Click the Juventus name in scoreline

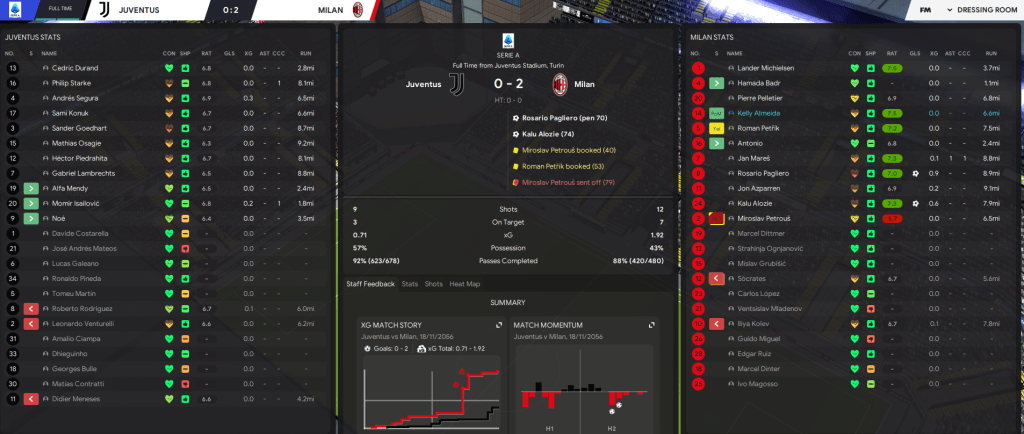click(423, 84)
